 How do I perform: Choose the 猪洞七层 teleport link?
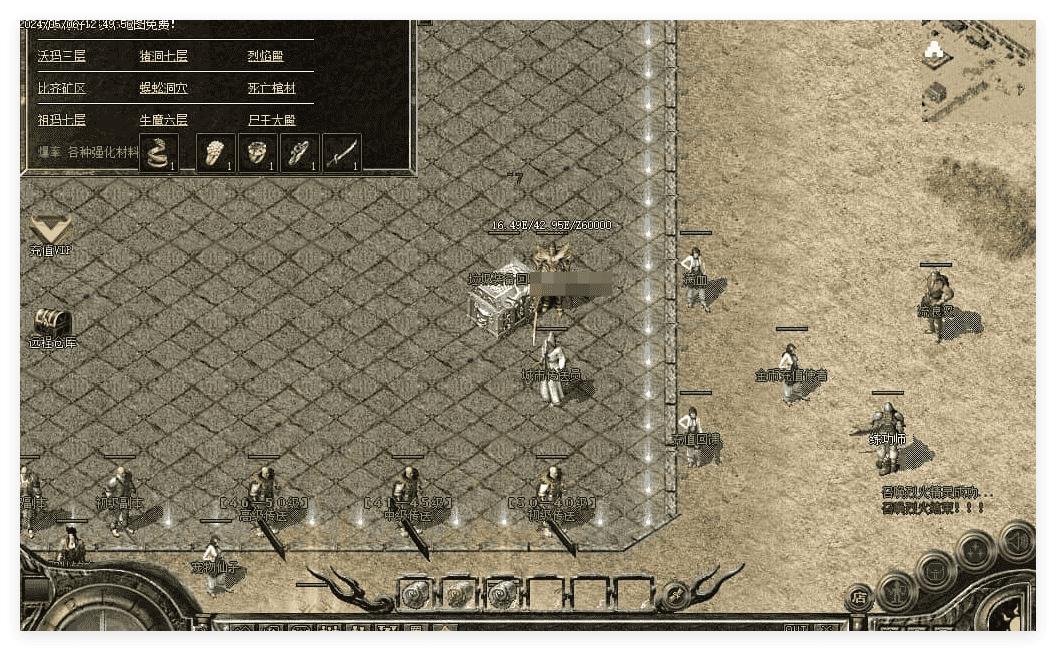click(163, 57)
